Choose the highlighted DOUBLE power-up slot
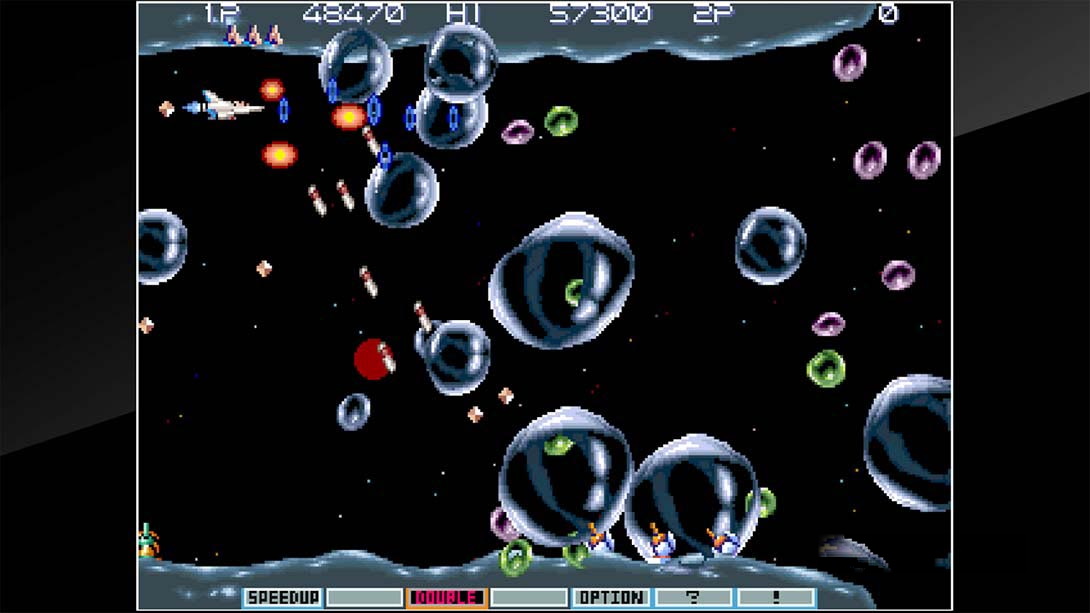 point(446,598)
